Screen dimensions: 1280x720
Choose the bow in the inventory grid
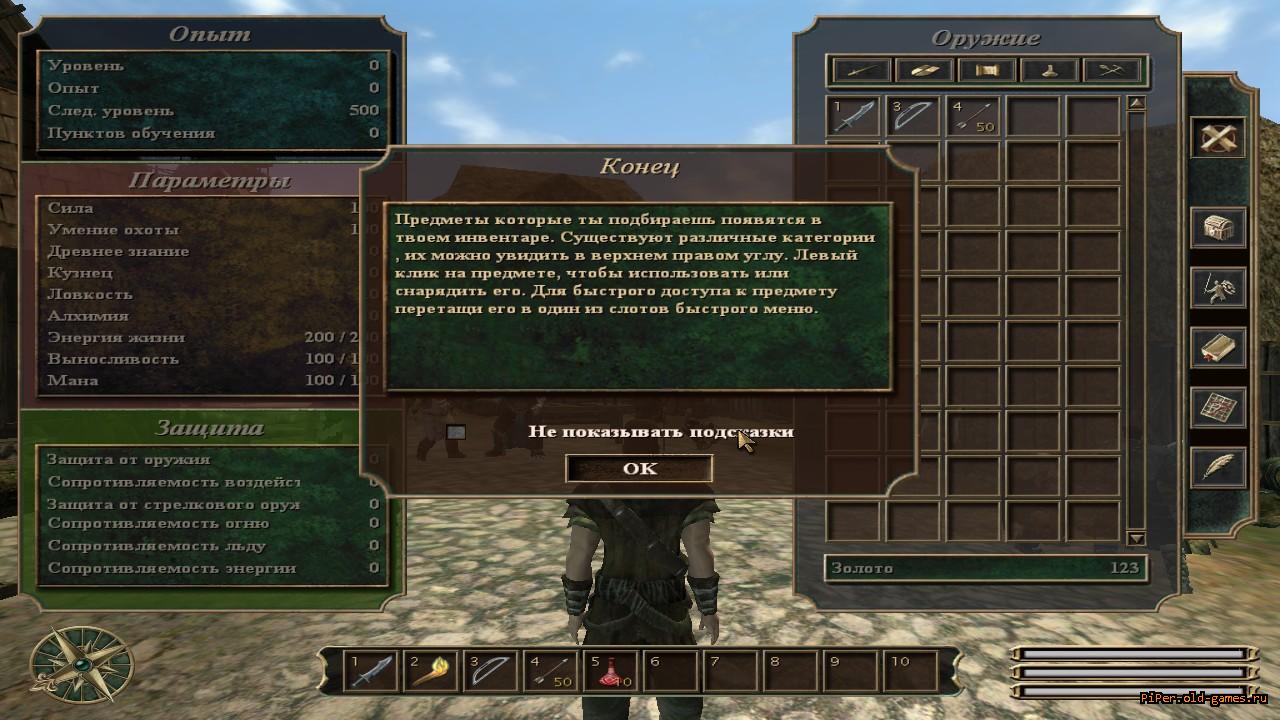click(x=914, y=116)
